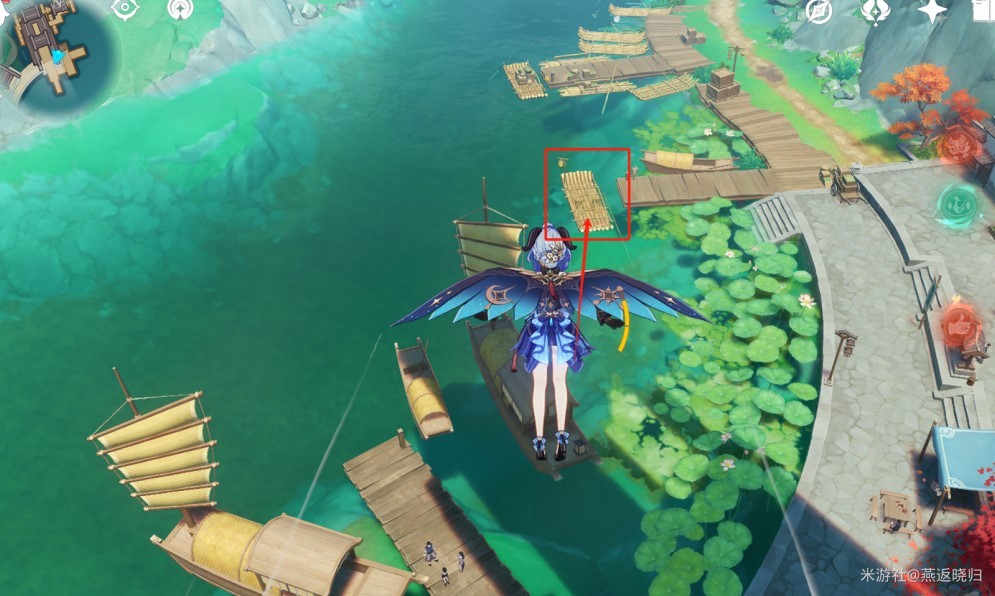Open the four-pointed star Wish icon

(x=932, y=10)
